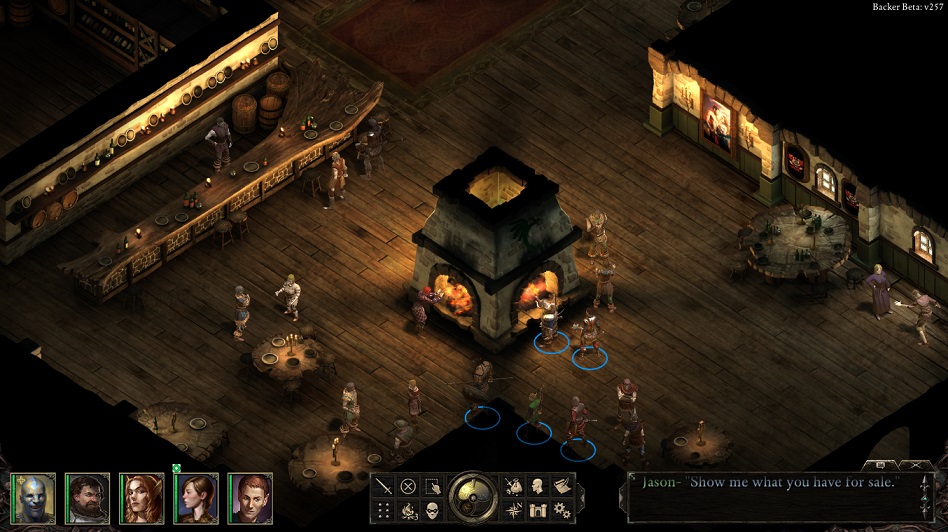Open the stronghold castle icon
The image size is (948, 532).
538,511
